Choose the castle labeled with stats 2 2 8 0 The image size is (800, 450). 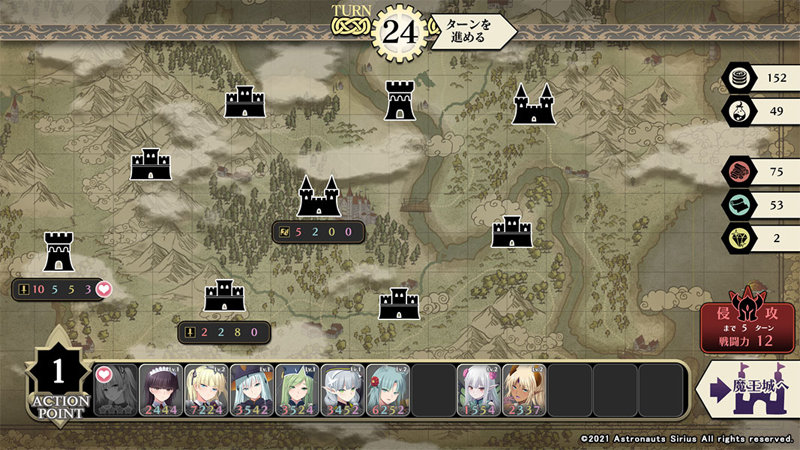pyautogui.click(x=224, y=295)
